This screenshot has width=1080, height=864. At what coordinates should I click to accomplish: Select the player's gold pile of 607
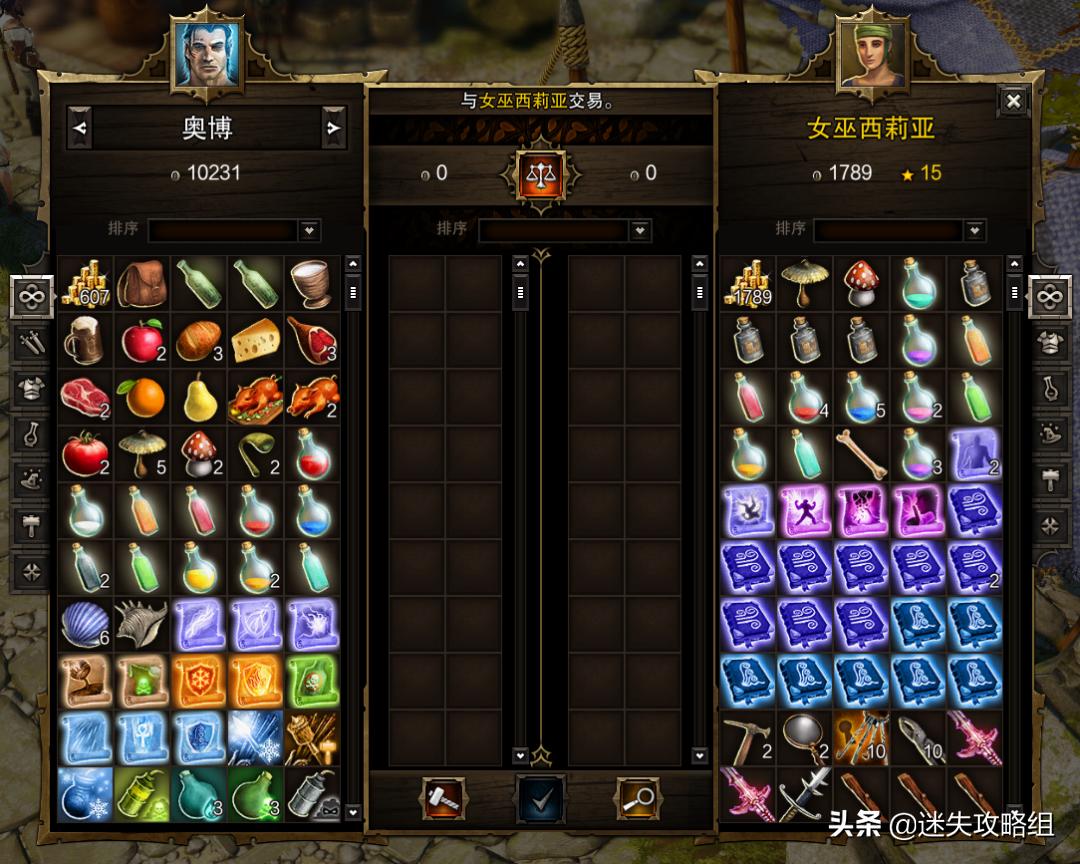[85, 284]
